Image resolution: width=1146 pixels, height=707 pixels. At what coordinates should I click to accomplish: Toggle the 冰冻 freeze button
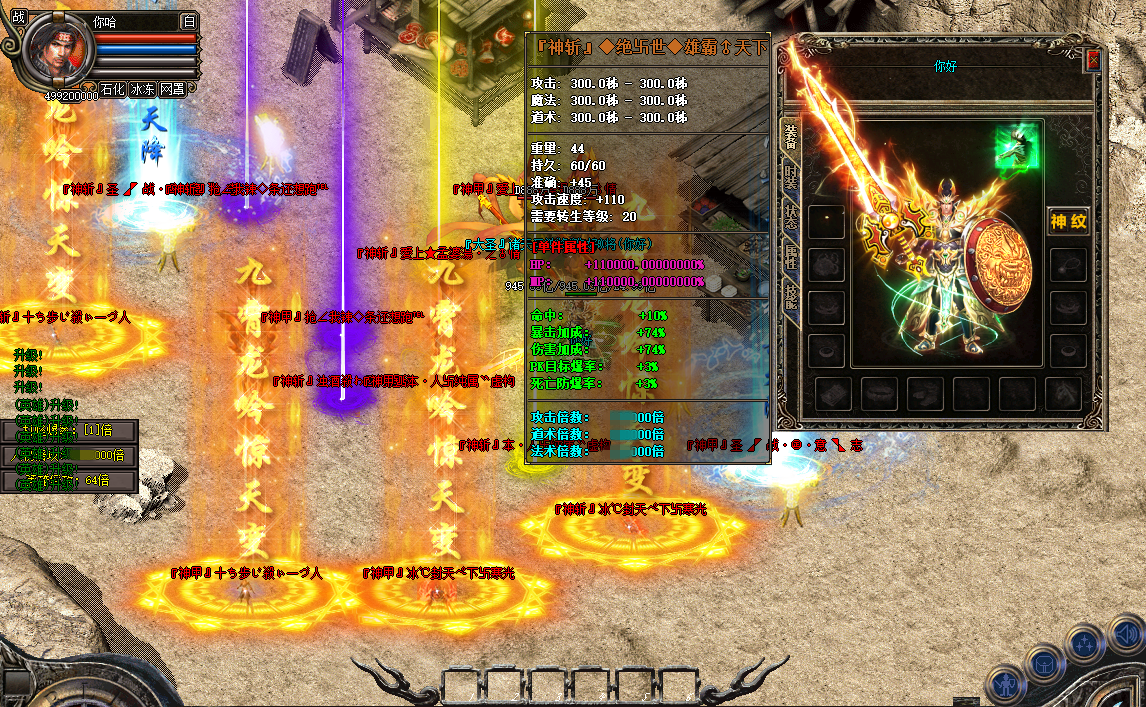[143, 89]
